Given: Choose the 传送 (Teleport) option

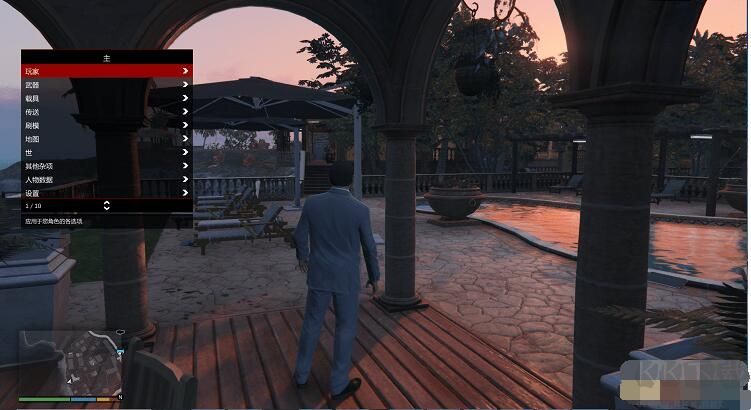Looking at the screenshot, I should [x=106, y=112].
